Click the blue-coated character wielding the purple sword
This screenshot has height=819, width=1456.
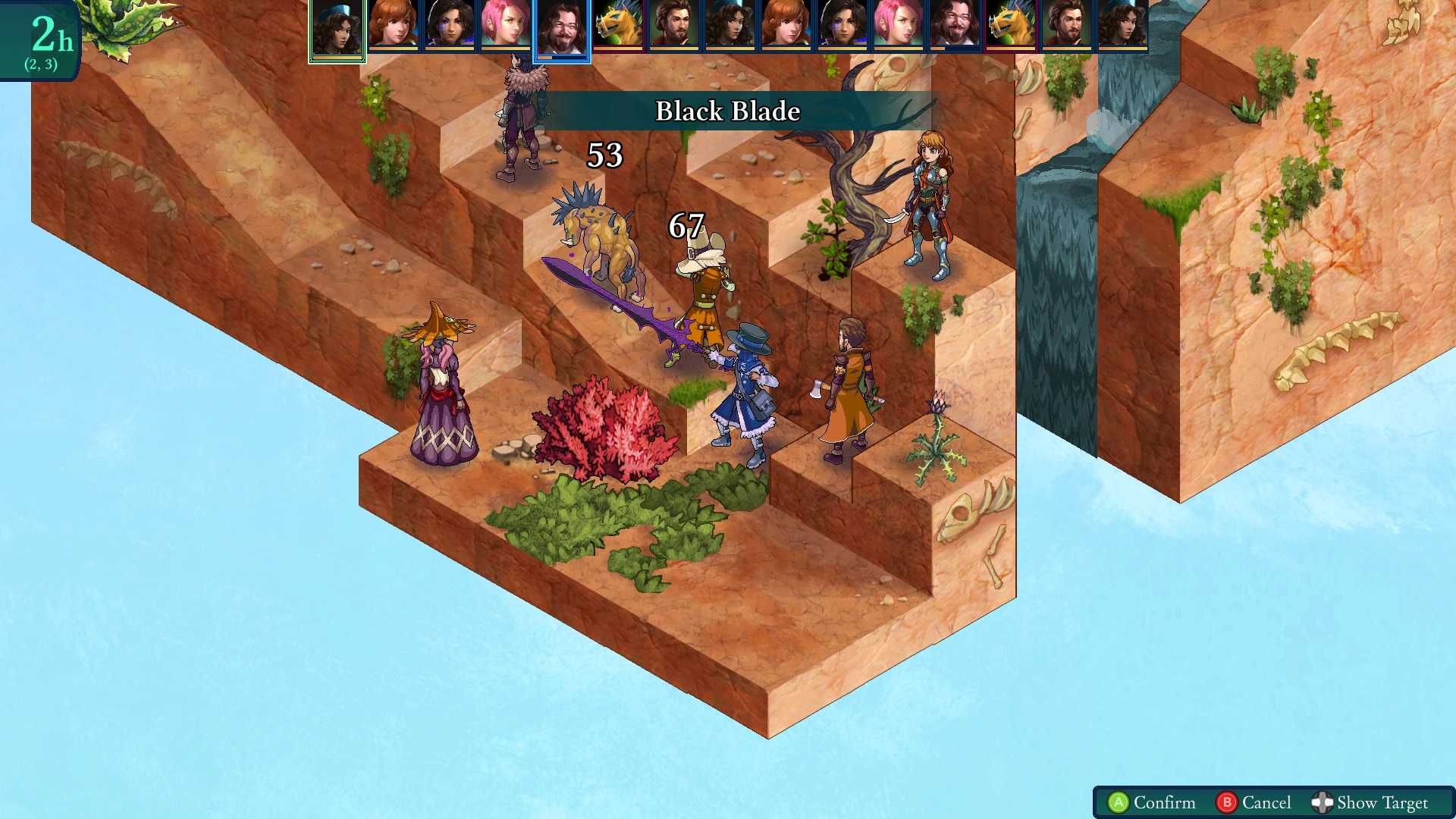[747, 387]
